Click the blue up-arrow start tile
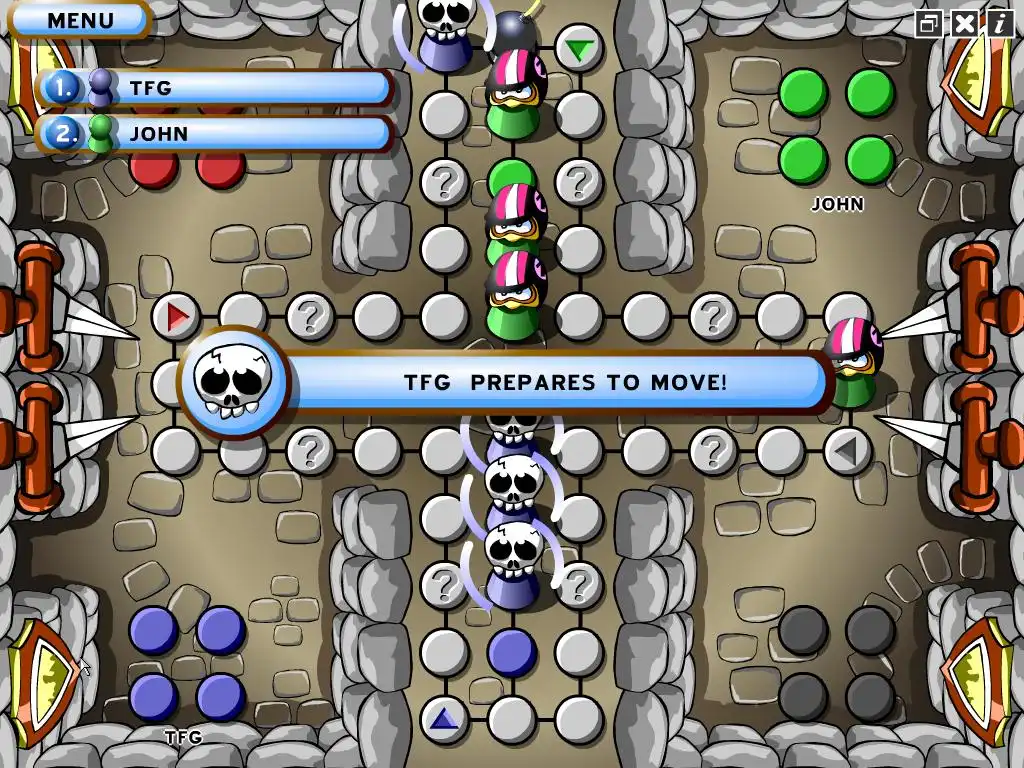 [x=444, y=718]
